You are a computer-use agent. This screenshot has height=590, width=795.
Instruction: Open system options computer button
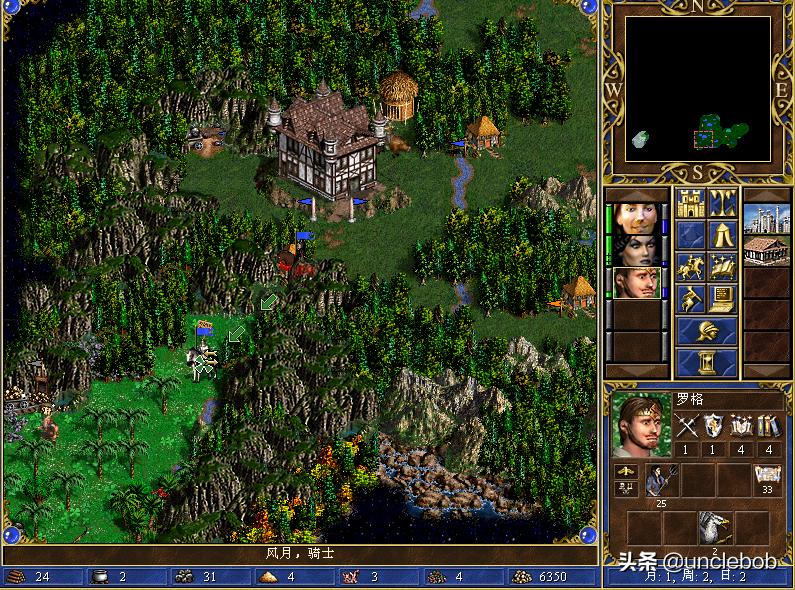coord(723,297)
